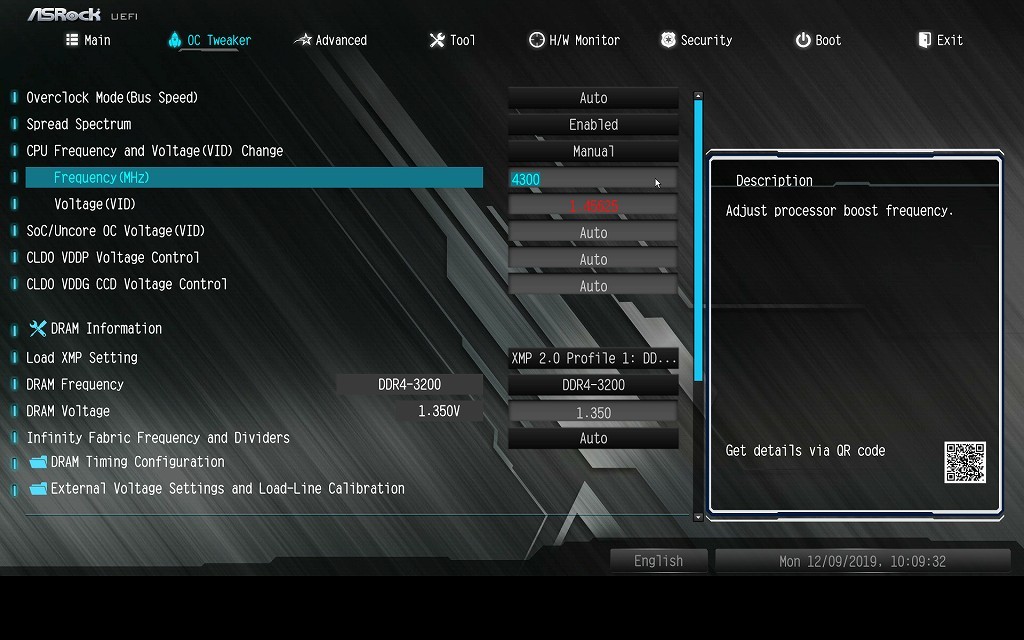This screenshot has width=1024, height=640.
Task: Open the Advanced tab
Action: (330, 40)
